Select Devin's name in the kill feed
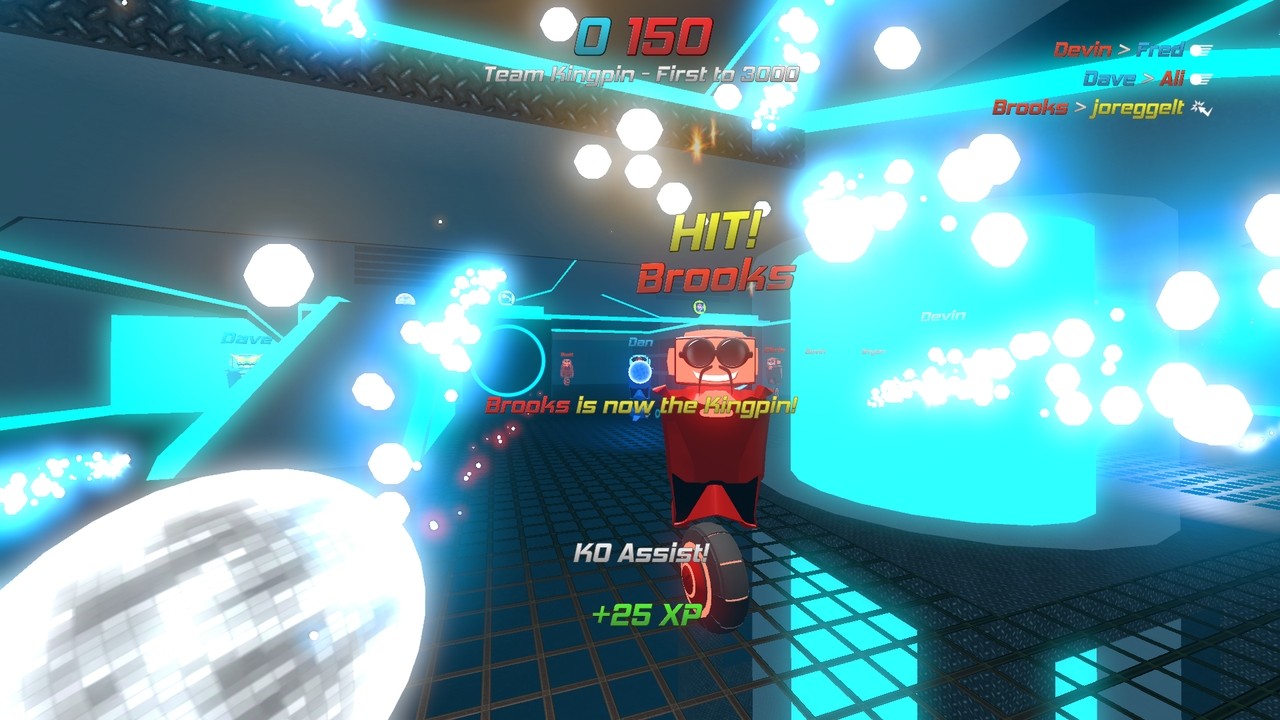1280x720 pixels. [1082, 50]
